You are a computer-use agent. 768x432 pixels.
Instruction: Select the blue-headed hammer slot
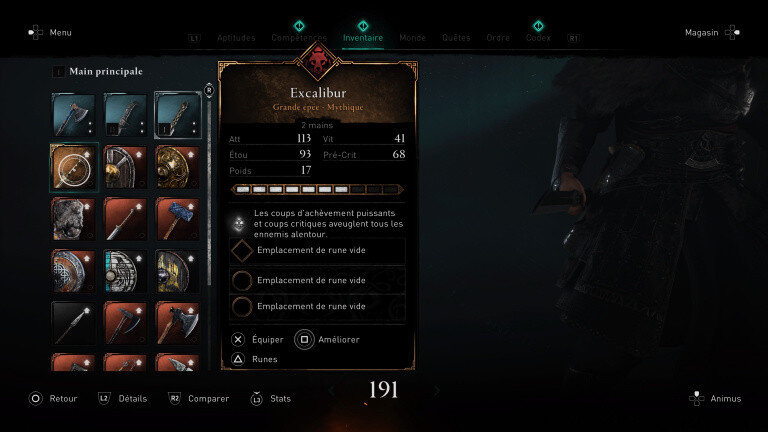point(178,219)
